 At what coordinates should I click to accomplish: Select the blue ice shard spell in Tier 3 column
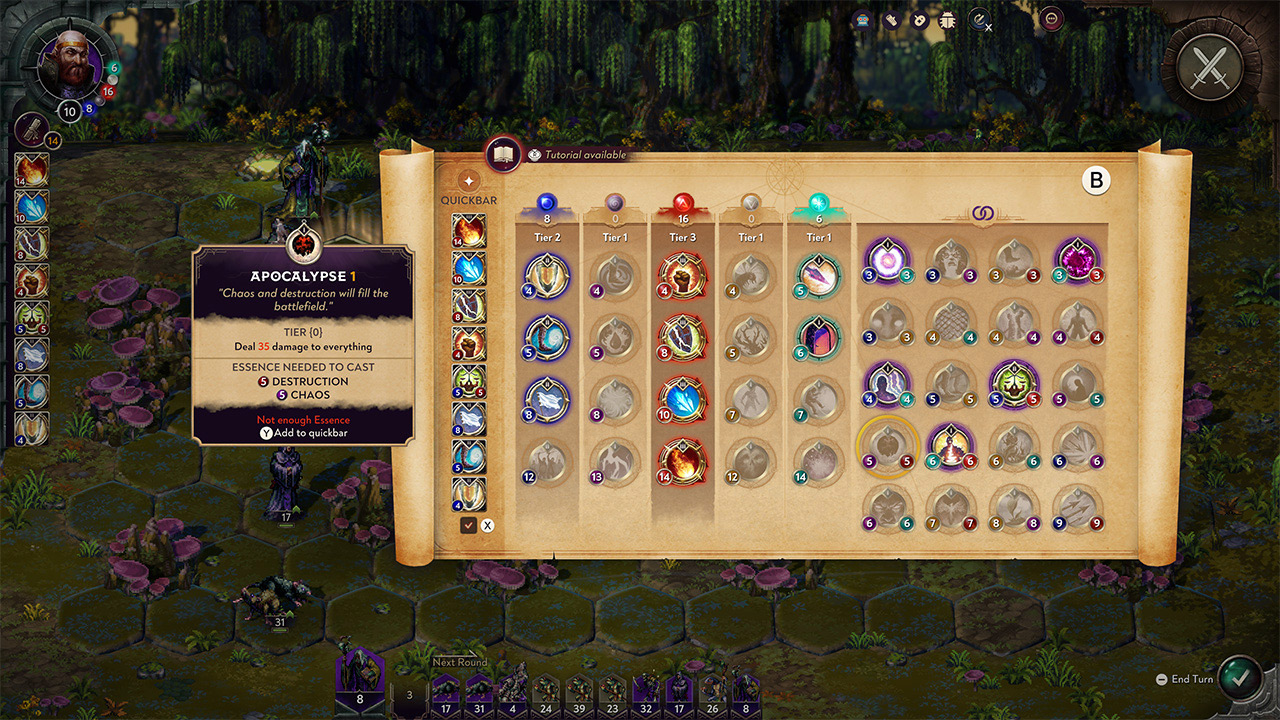(x=683, y=400)
